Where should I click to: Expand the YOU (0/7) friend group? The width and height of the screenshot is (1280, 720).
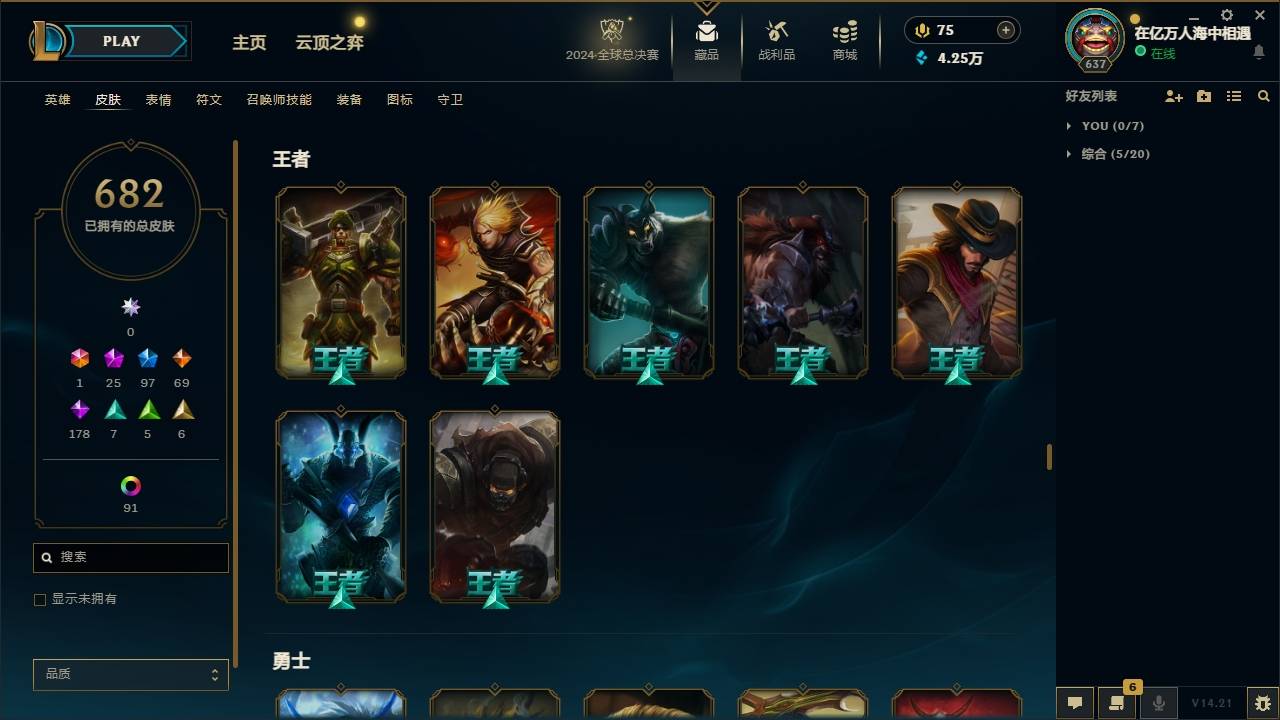[1103, 126]
